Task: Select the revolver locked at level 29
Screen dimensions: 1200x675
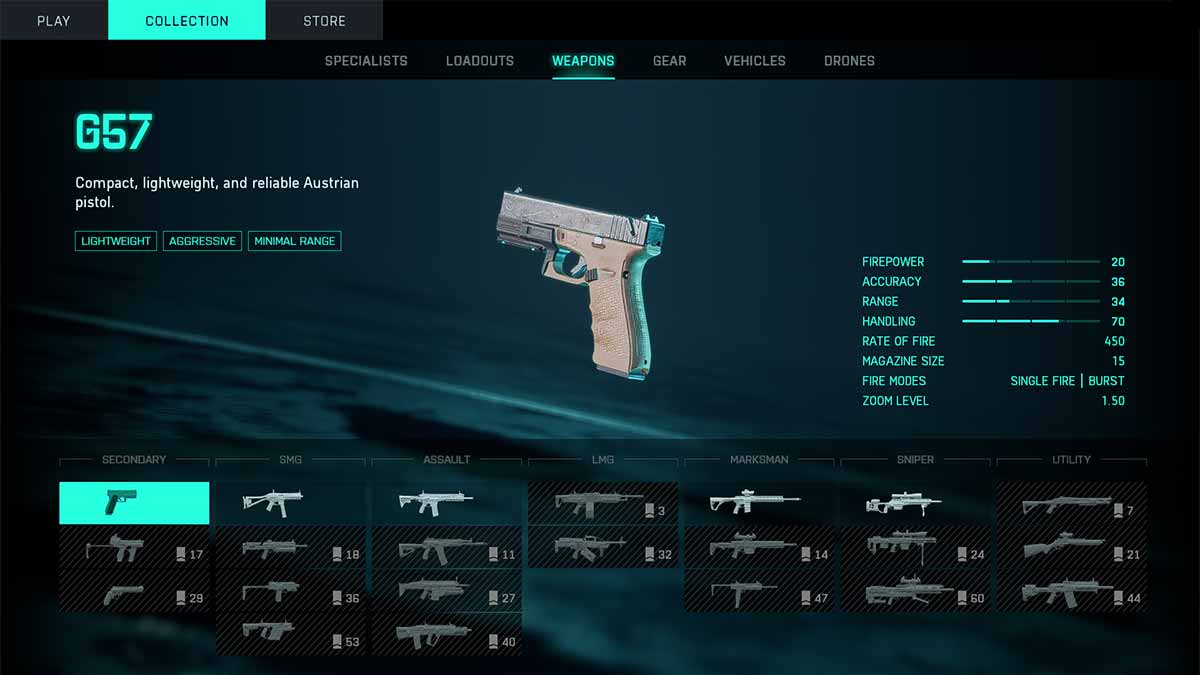Action: (x=134, y=591)
